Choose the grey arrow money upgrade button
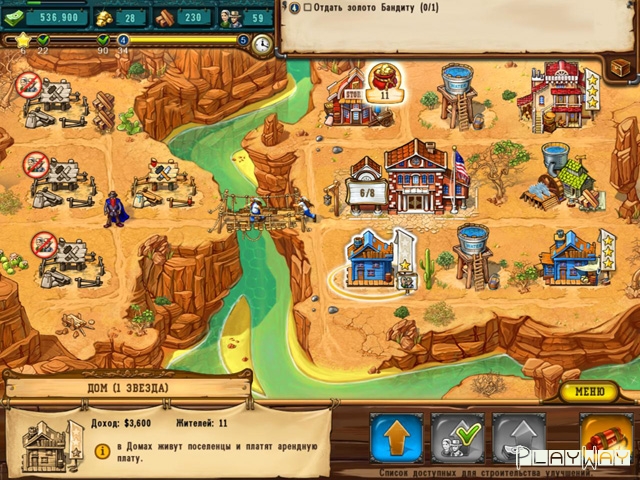The image size is (640, 480). click(x=519, y=438)
